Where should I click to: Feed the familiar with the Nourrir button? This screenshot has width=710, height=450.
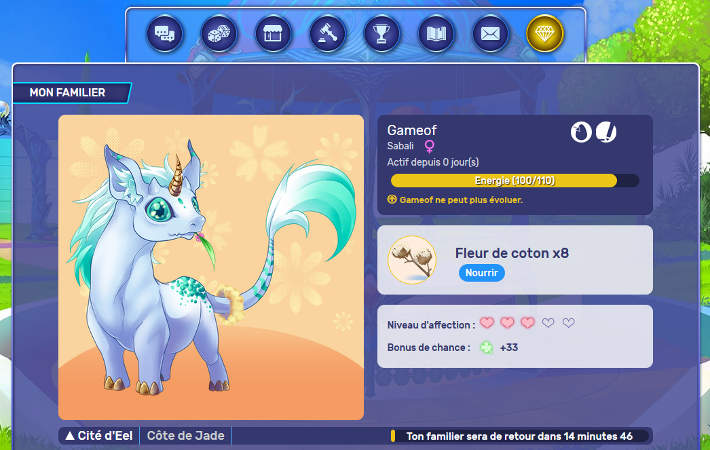482,273
